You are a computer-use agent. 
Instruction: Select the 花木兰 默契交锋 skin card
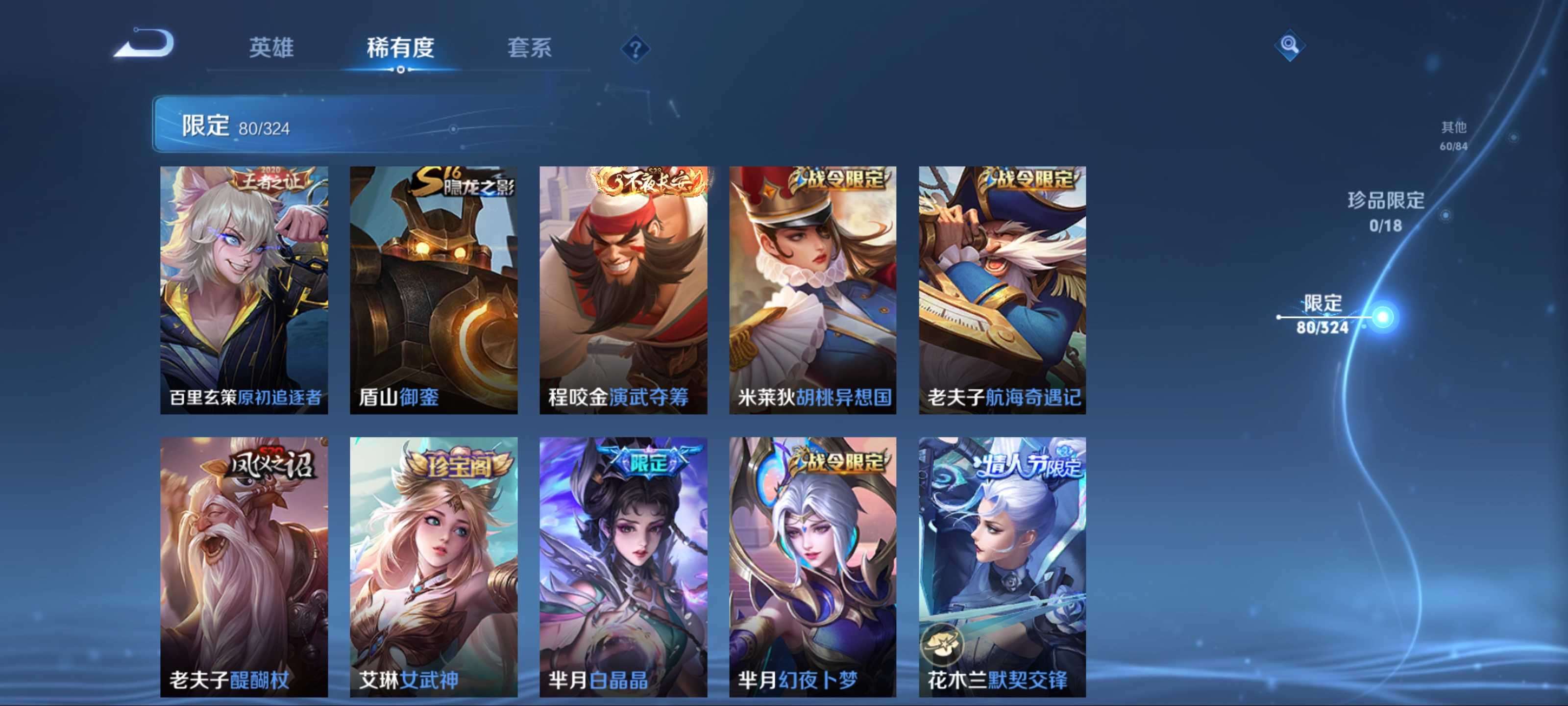pyautogui.click(x=1002, y=566)
